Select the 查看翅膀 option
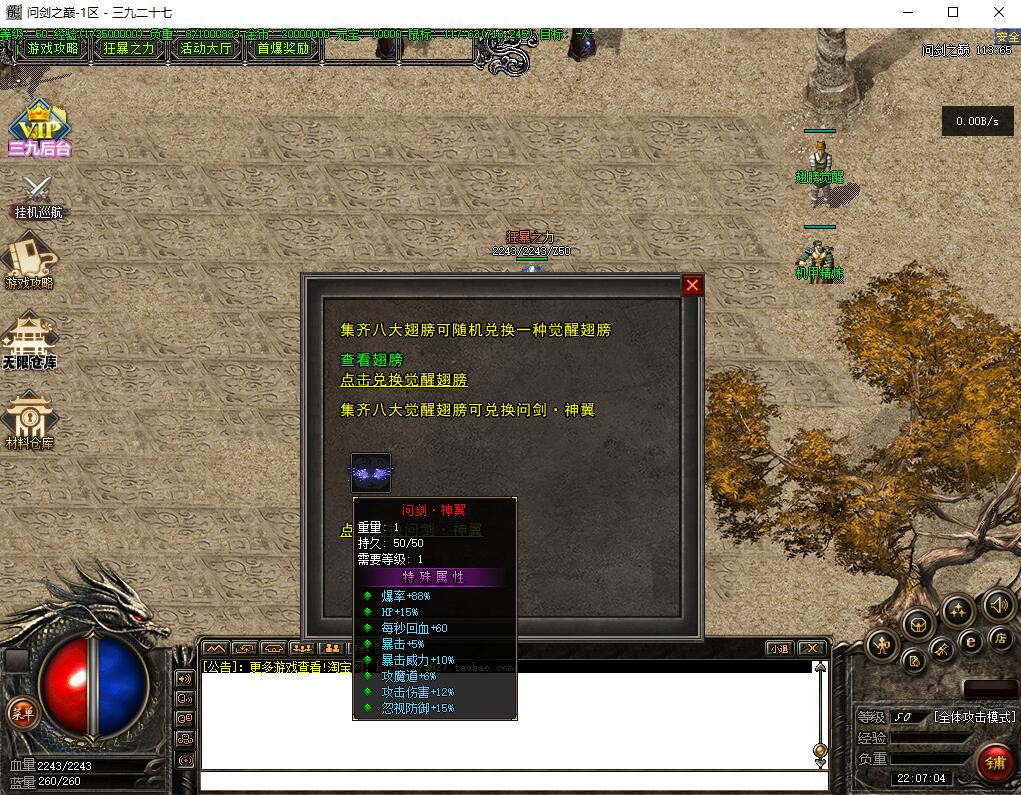 [x=371, y=359]
